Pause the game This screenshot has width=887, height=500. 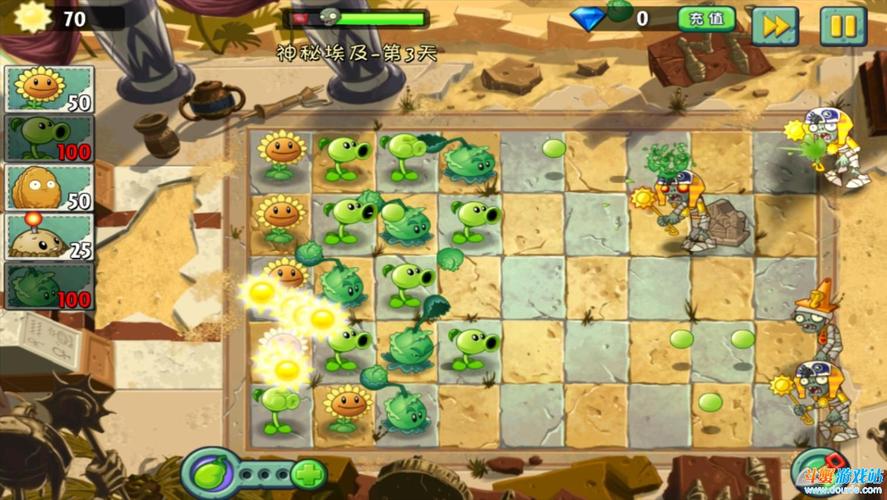(x=842, y=26)
